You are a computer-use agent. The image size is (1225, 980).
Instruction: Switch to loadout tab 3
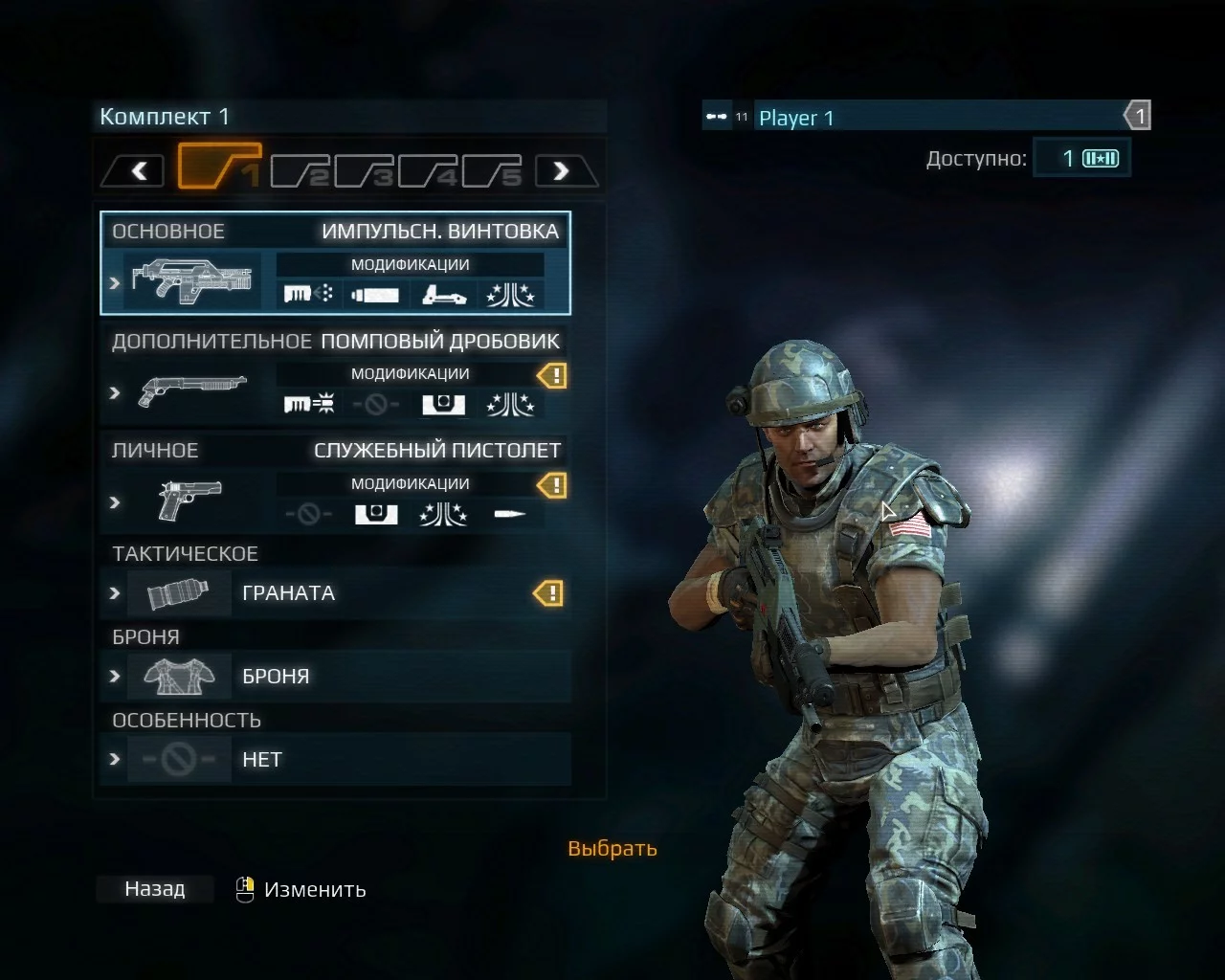coord(365,171)
